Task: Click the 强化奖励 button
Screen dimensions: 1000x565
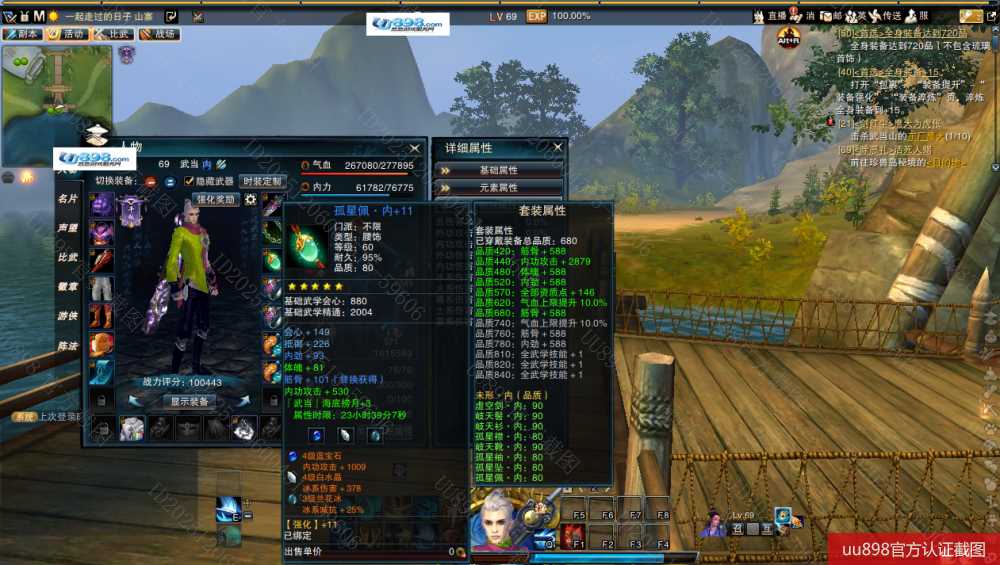Action: click(x=215, y=199)
